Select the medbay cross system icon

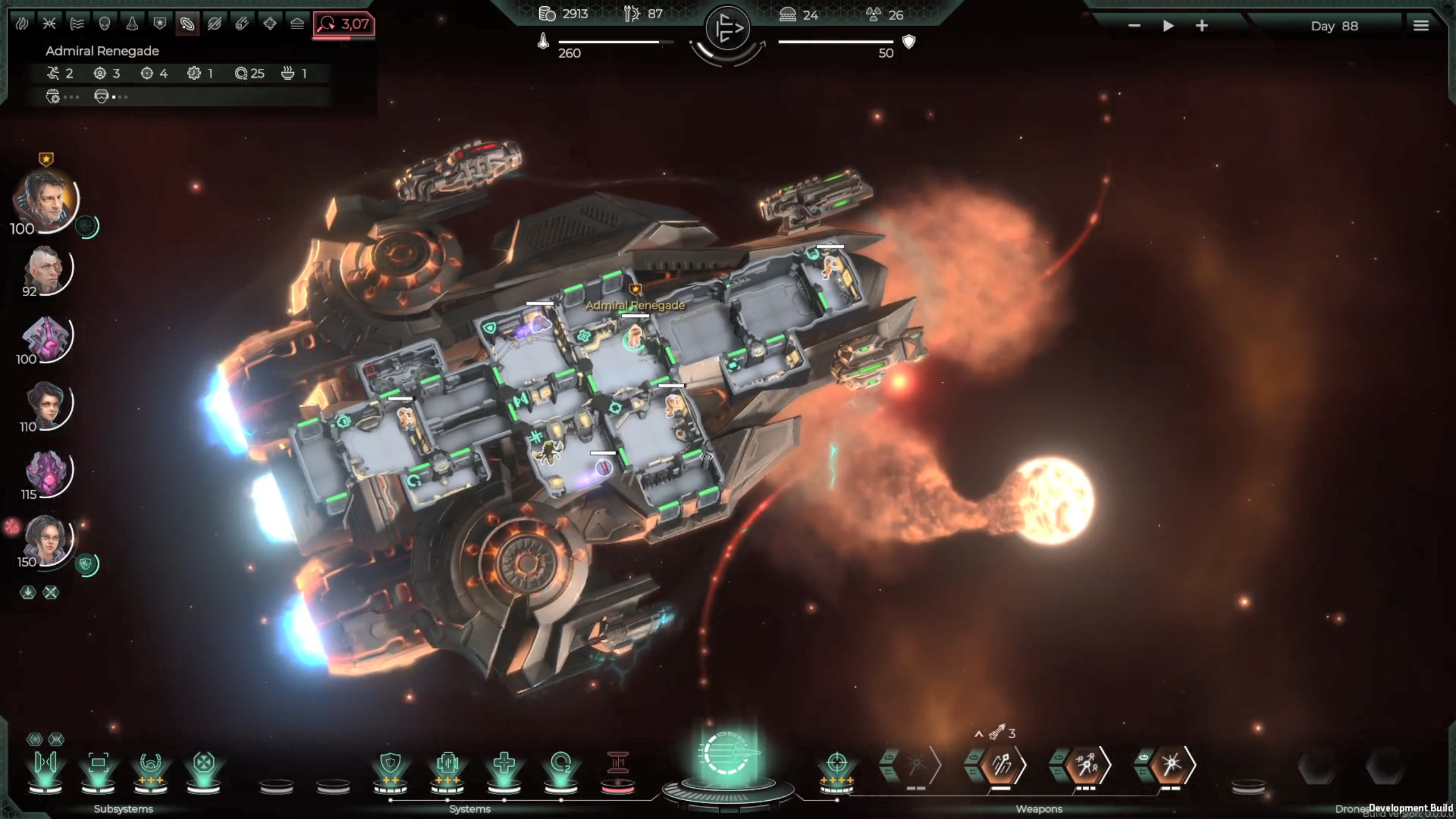click(x=504, y=764)
